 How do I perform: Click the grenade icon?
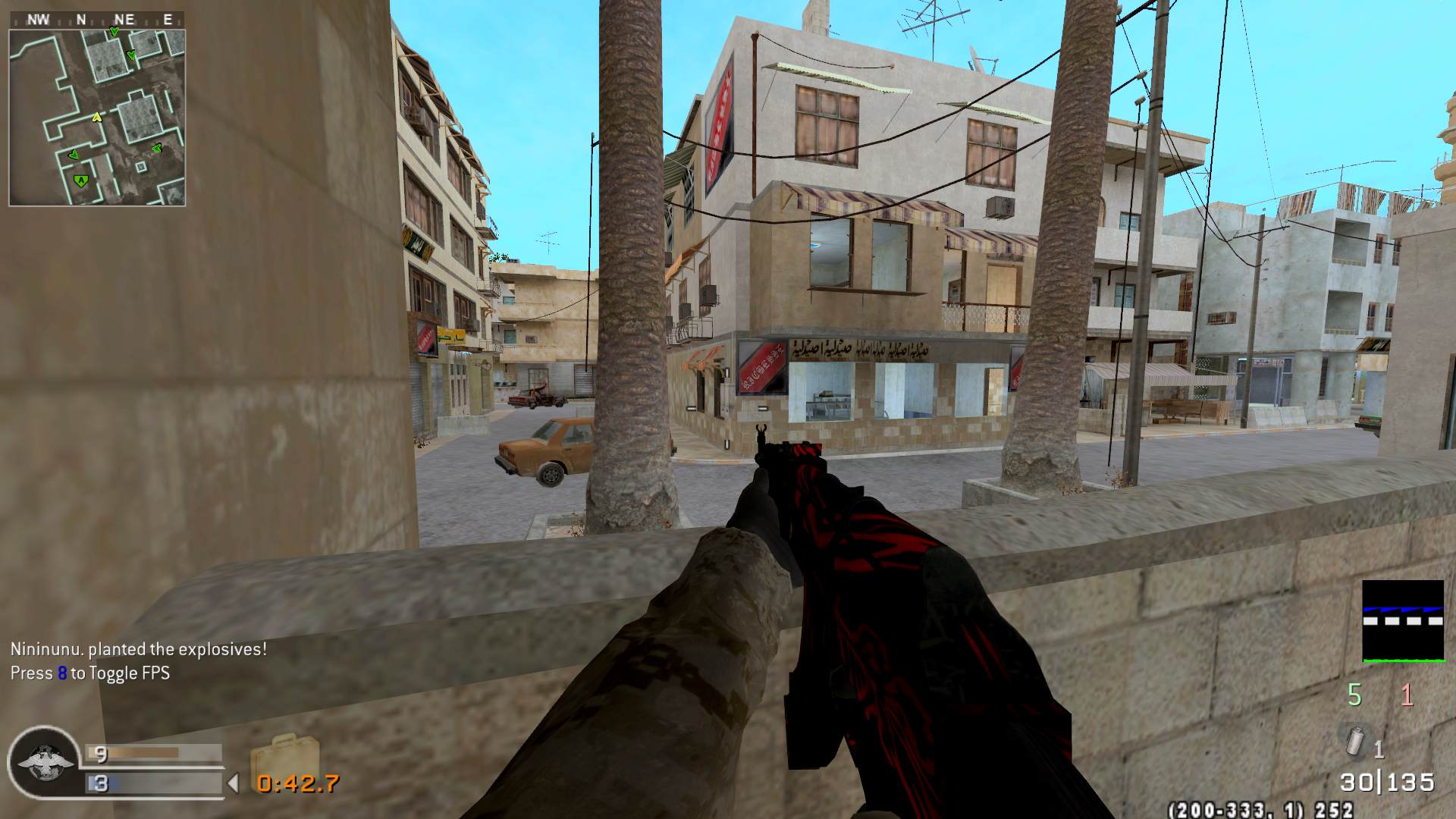click(x=1357, y=742)
